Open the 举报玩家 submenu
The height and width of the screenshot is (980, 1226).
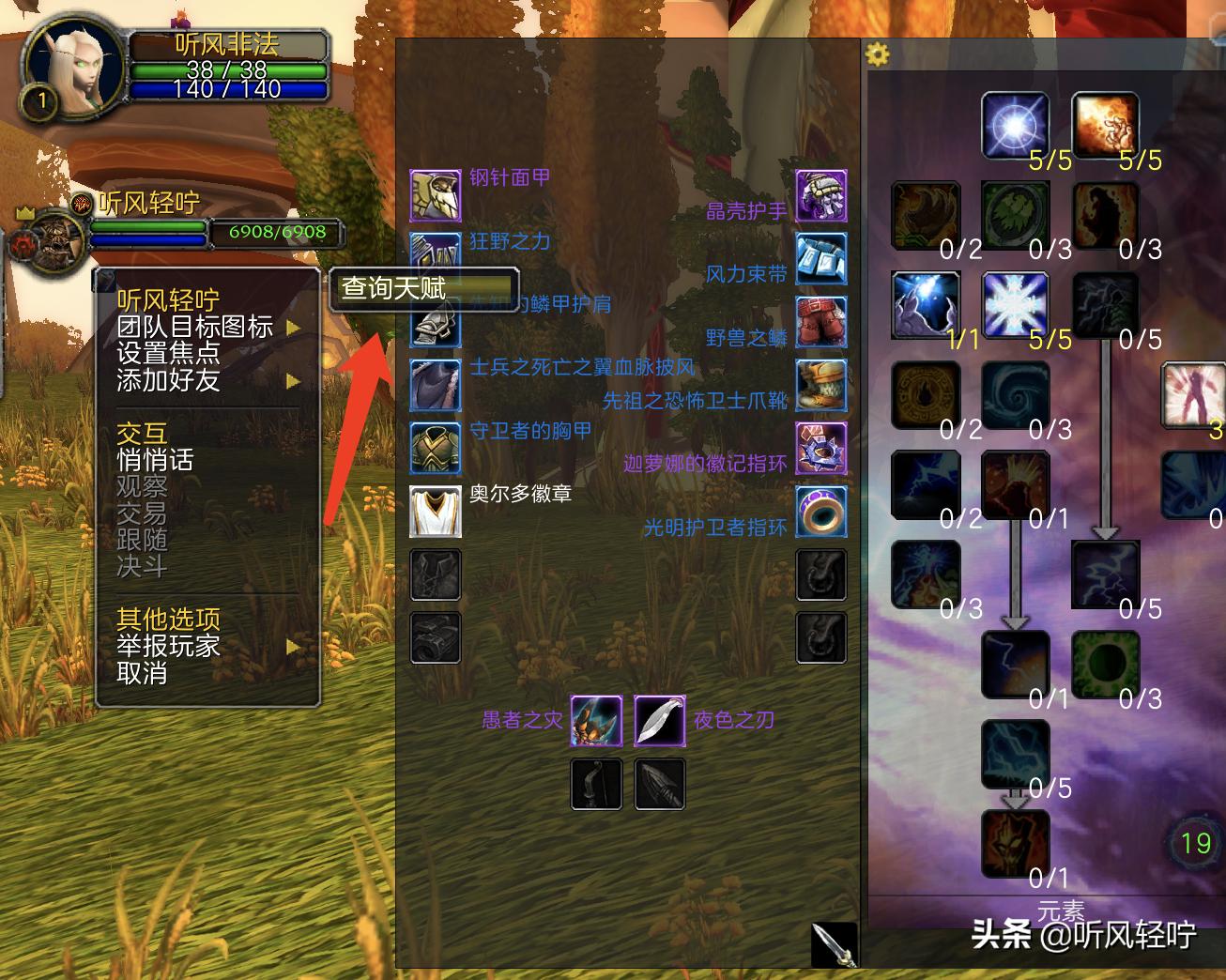[x=167, y=647]
